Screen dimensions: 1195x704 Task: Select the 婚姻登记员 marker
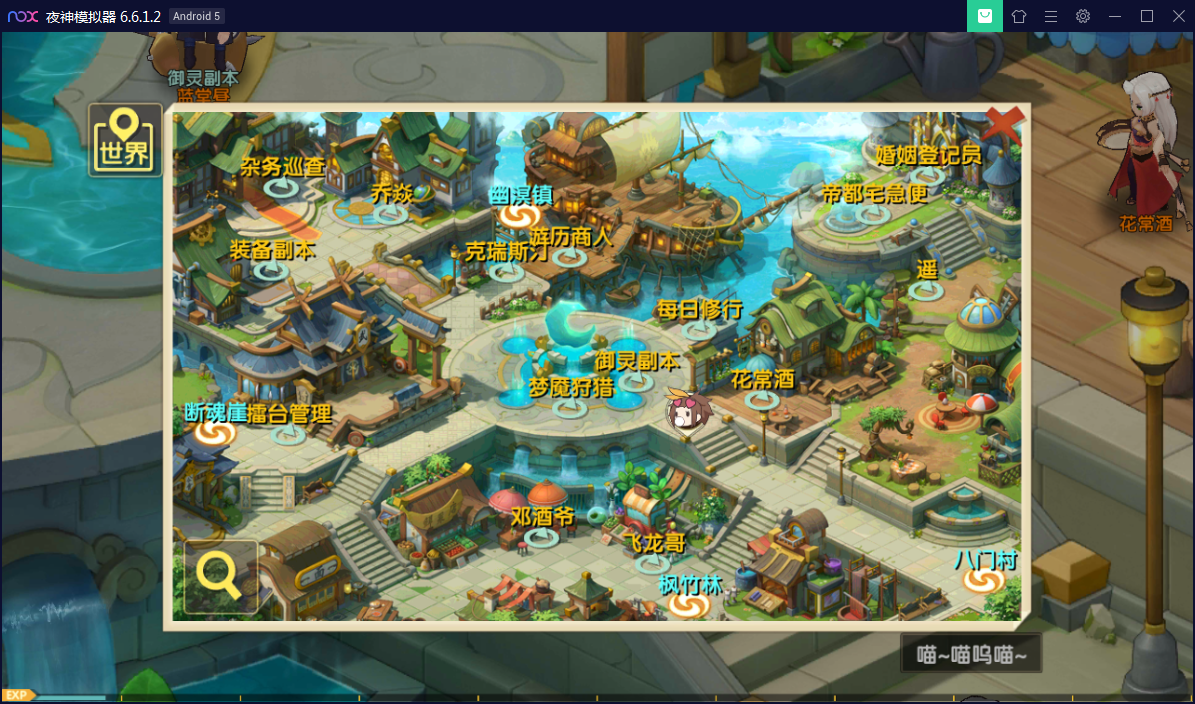(x=928, y=175)
